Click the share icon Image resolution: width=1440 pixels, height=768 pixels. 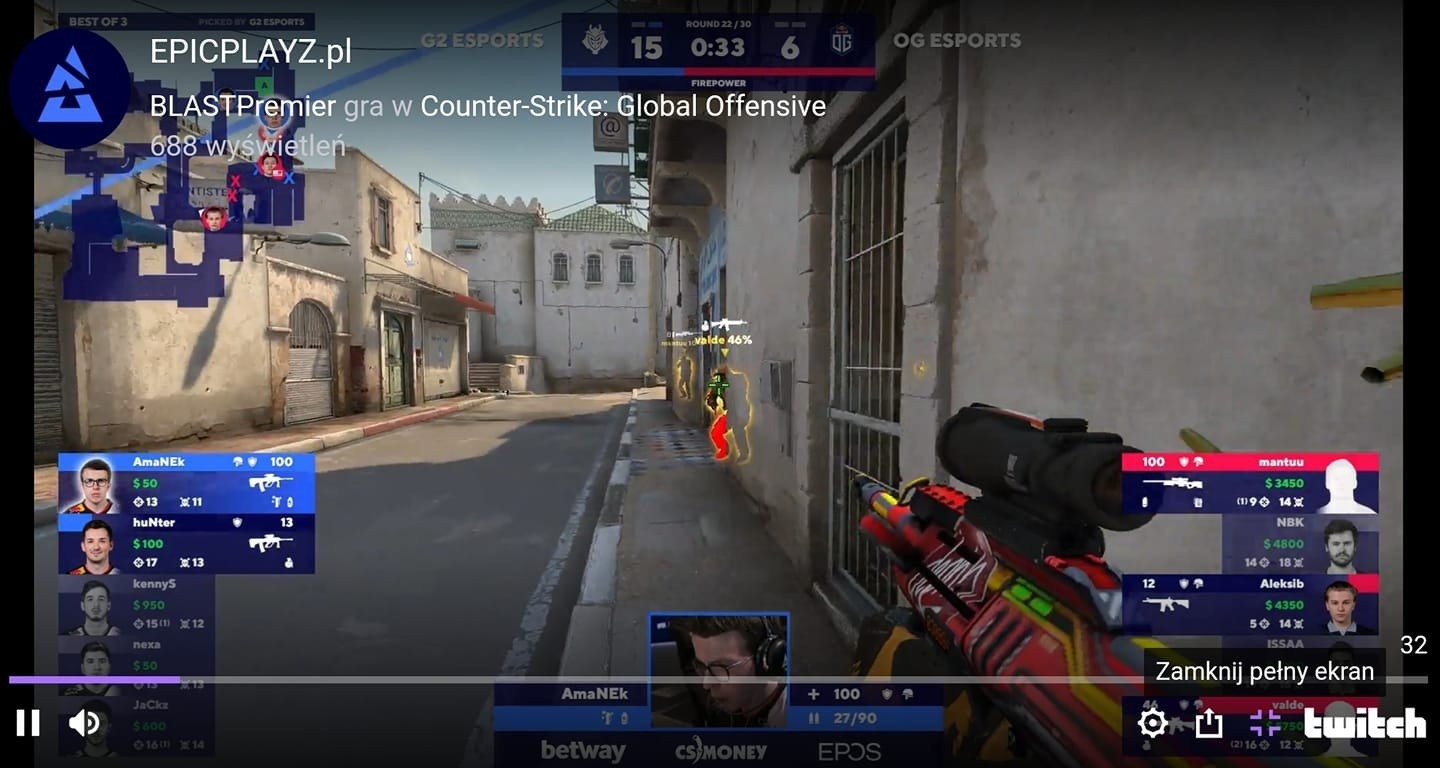tap(1210, 721)
